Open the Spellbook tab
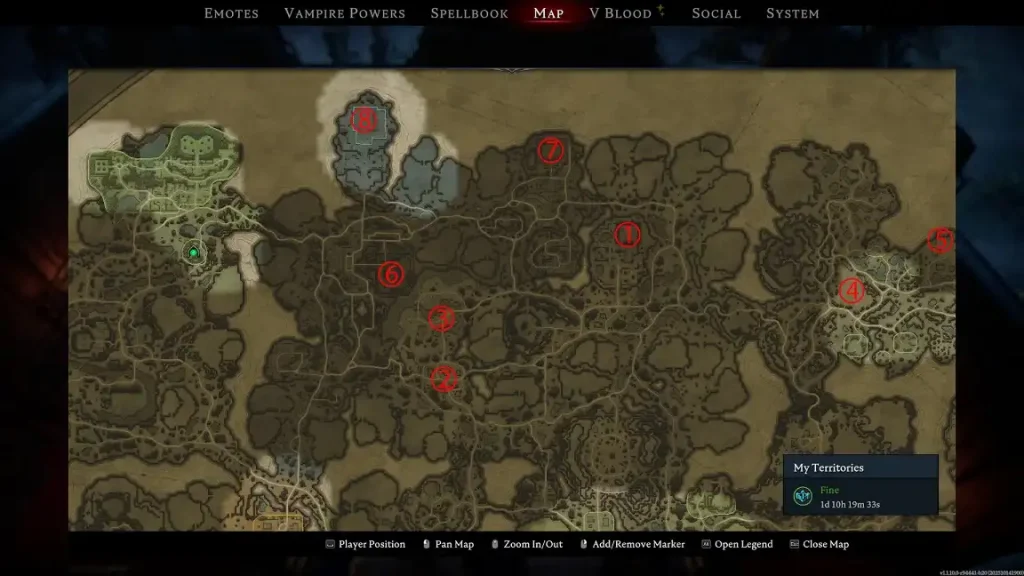This screenshot has width=1024, height=576. coord(469,13)
